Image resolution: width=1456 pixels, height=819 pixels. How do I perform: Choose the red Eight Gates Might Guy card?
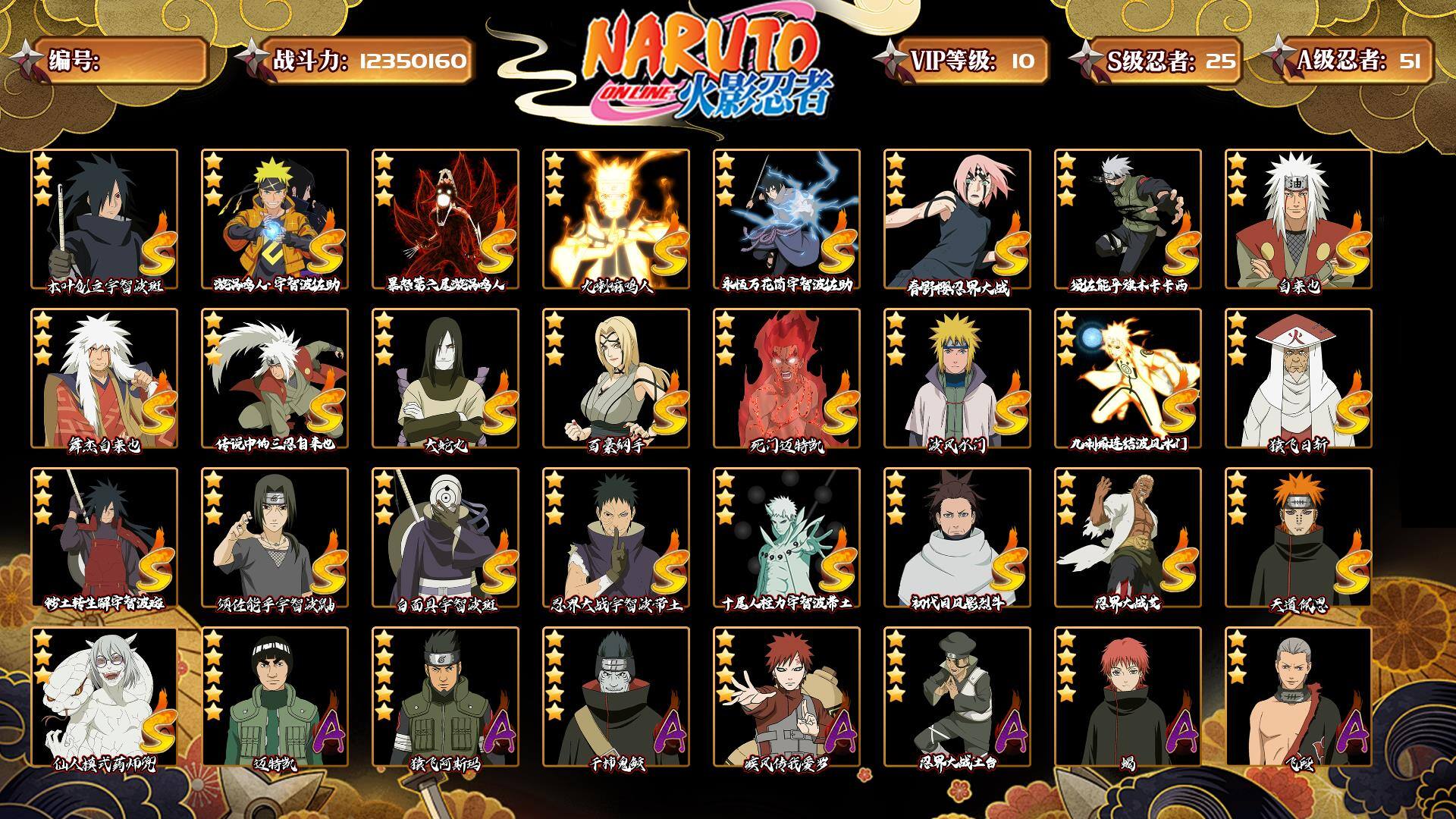coord(786,378)
